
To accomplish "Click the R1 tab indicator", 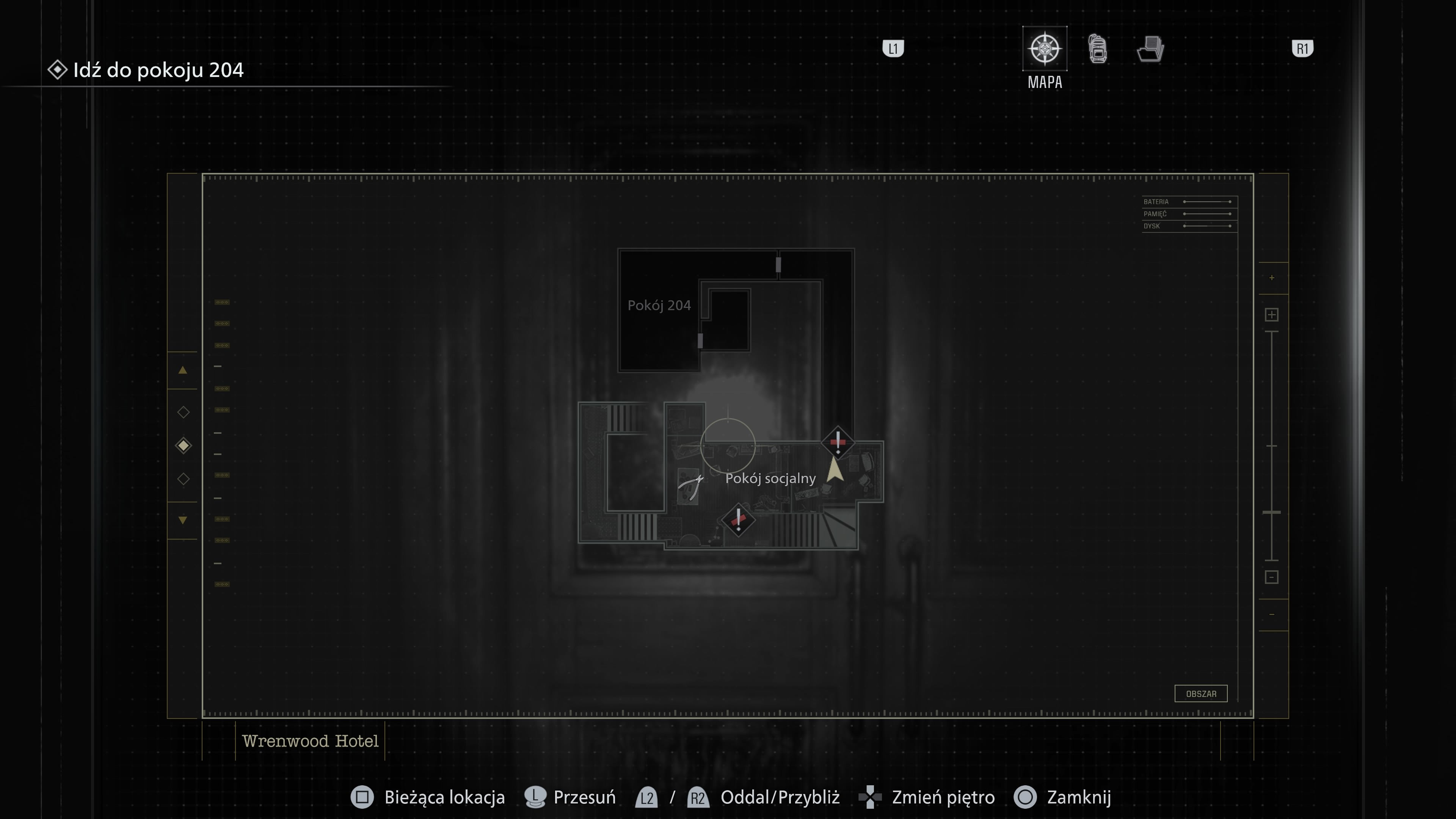I will [1303, 49].
